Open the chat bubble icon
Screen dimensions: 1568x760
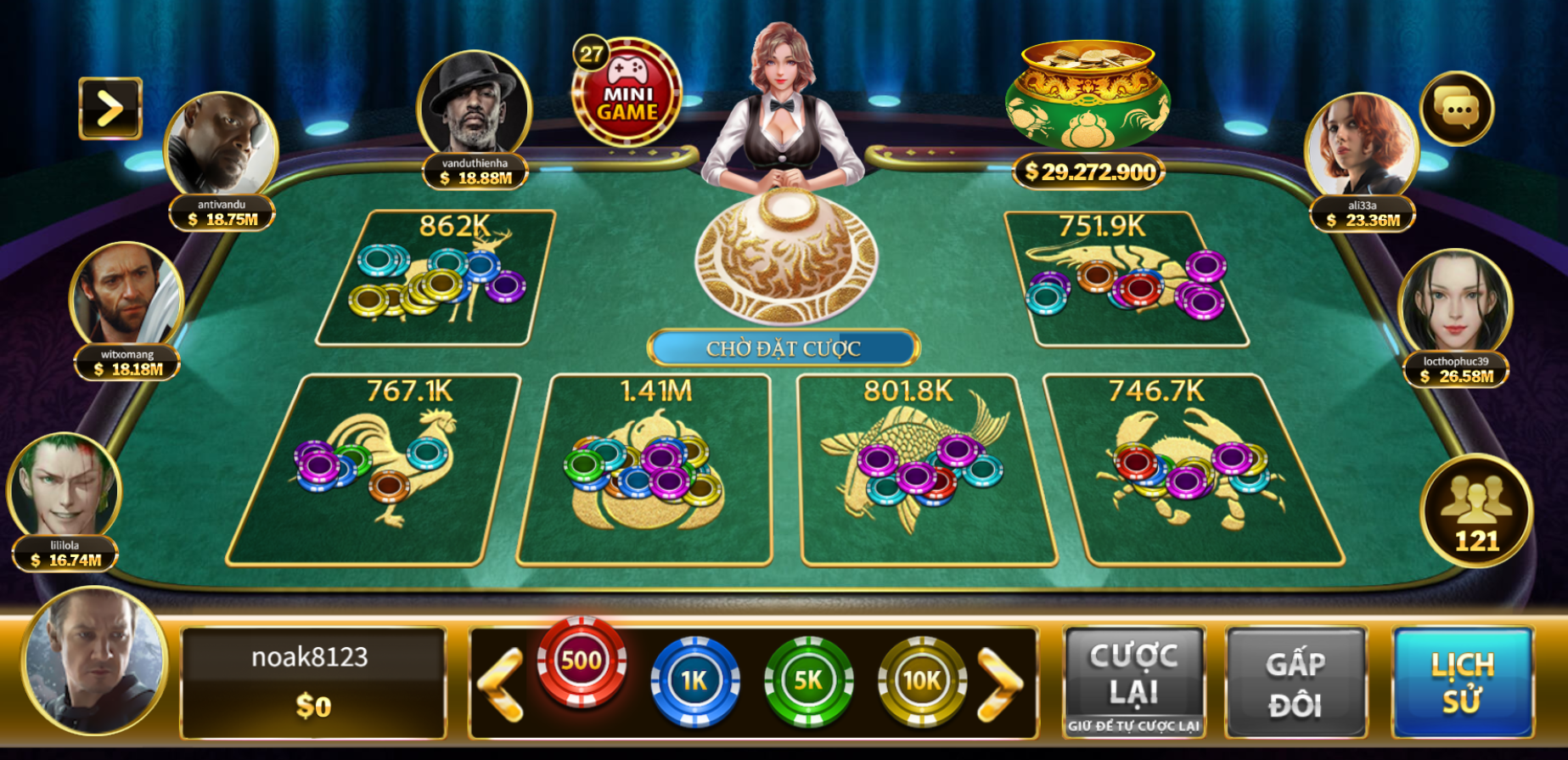click(1457, 109)
